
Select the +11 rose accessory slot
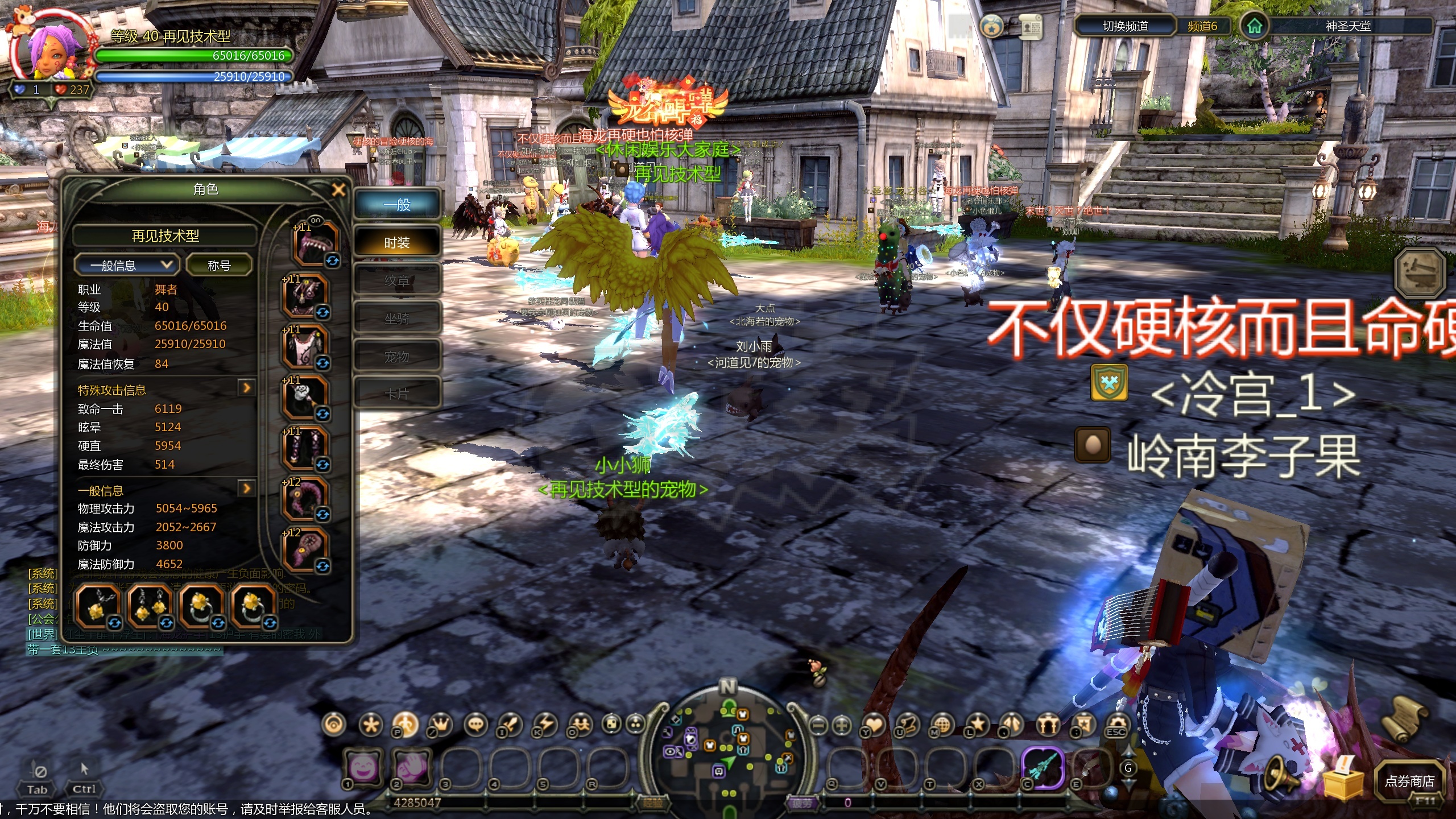click(305, 398)
